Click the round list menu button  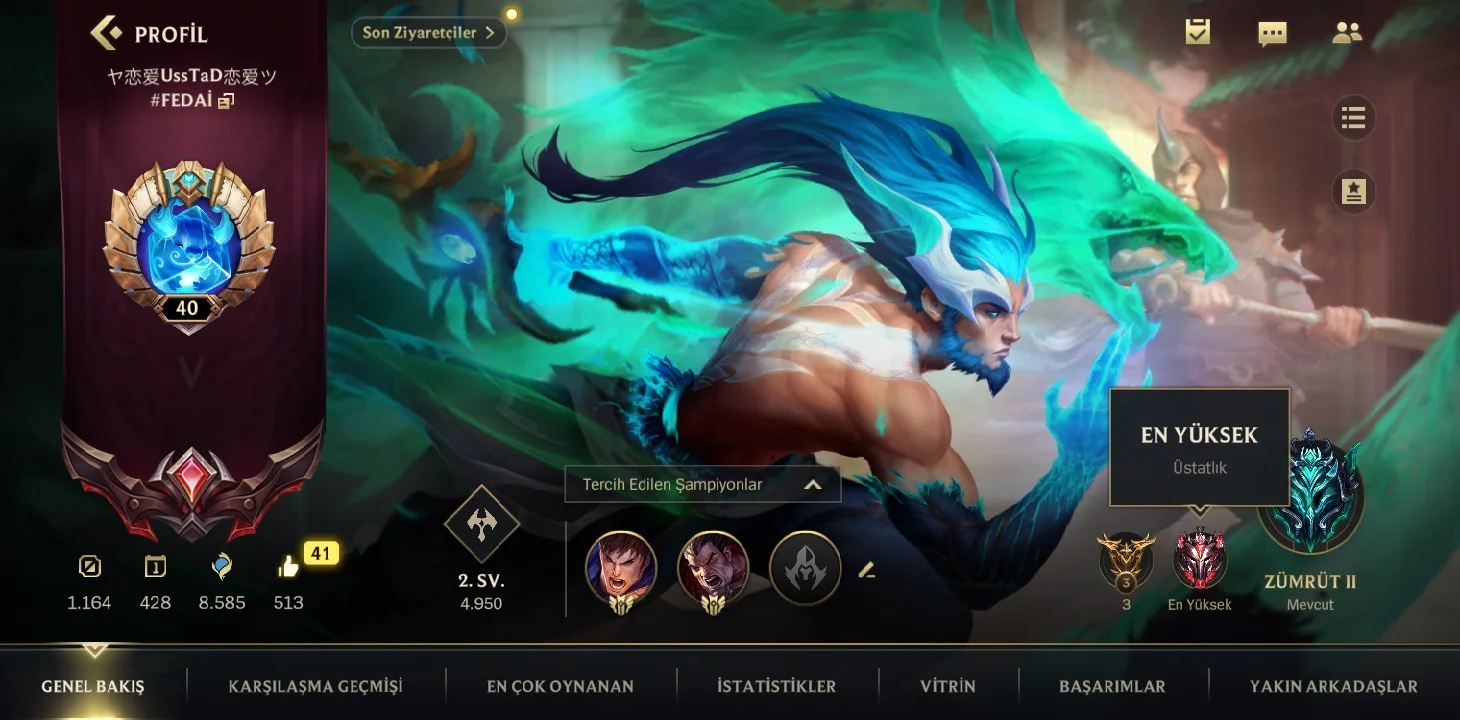pos(1353,119)
